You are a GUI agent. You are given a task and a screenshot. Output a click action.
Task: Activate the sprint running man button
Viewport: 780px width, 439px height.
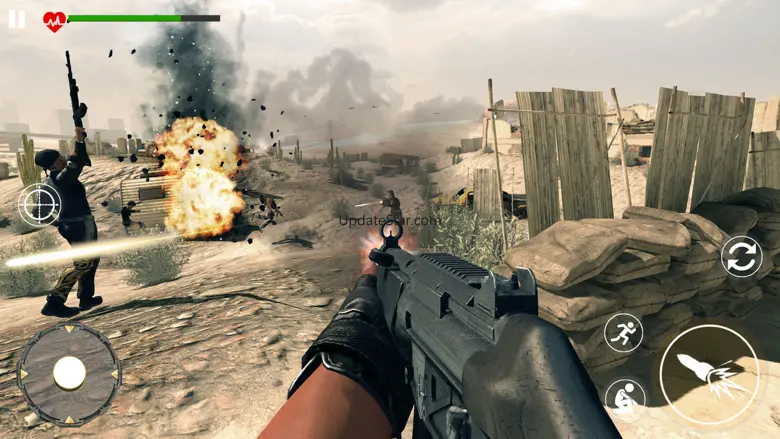pos(624,333)
